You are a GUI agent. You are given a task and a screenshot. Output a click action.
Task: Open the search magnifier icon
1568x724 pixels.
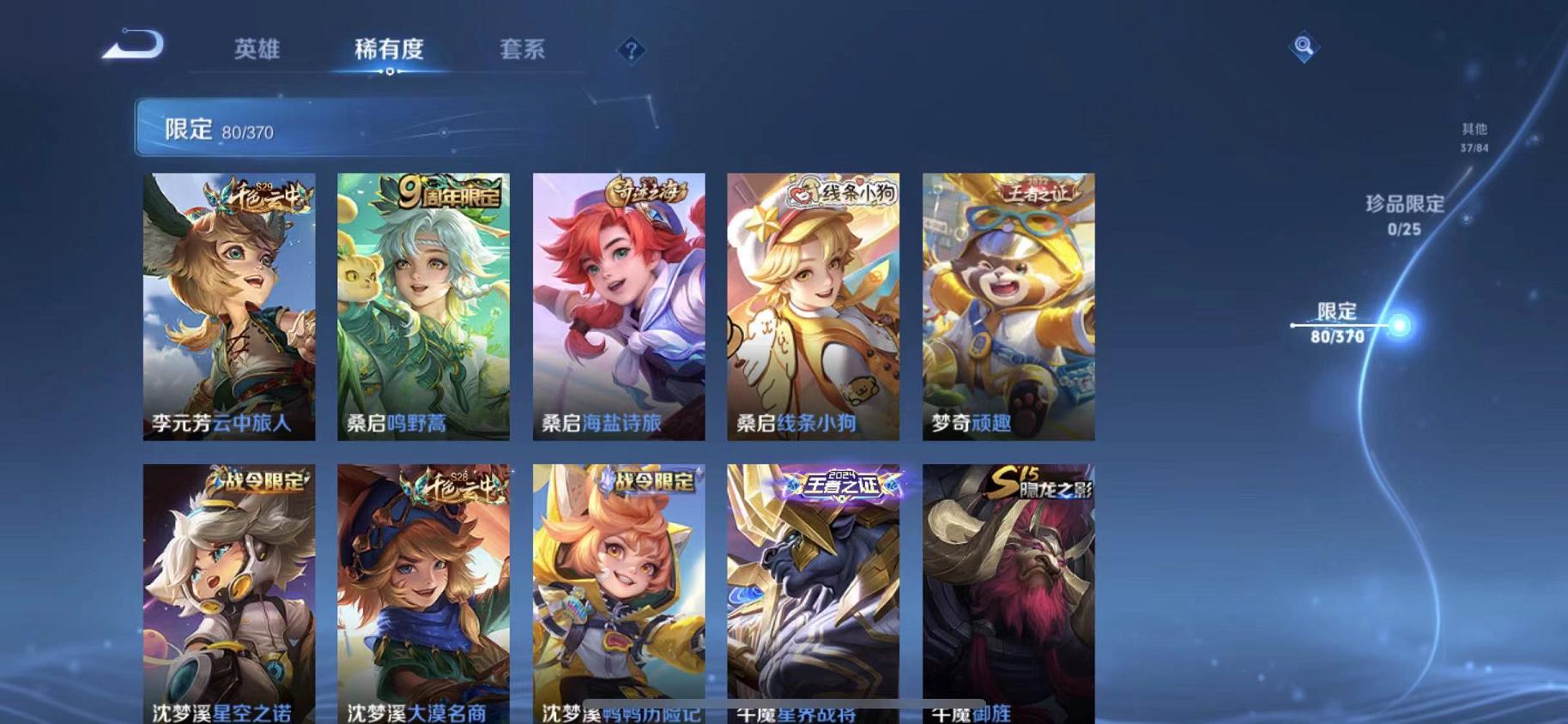point(1303,48)
